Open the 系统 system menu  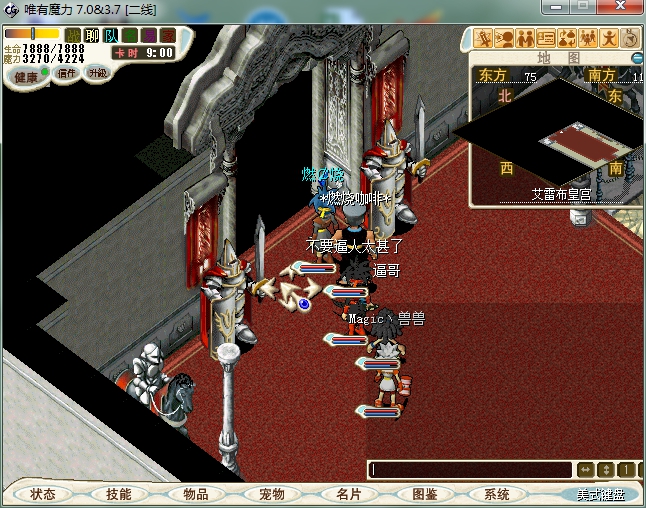pyautogui.click(x=496, y=494)
